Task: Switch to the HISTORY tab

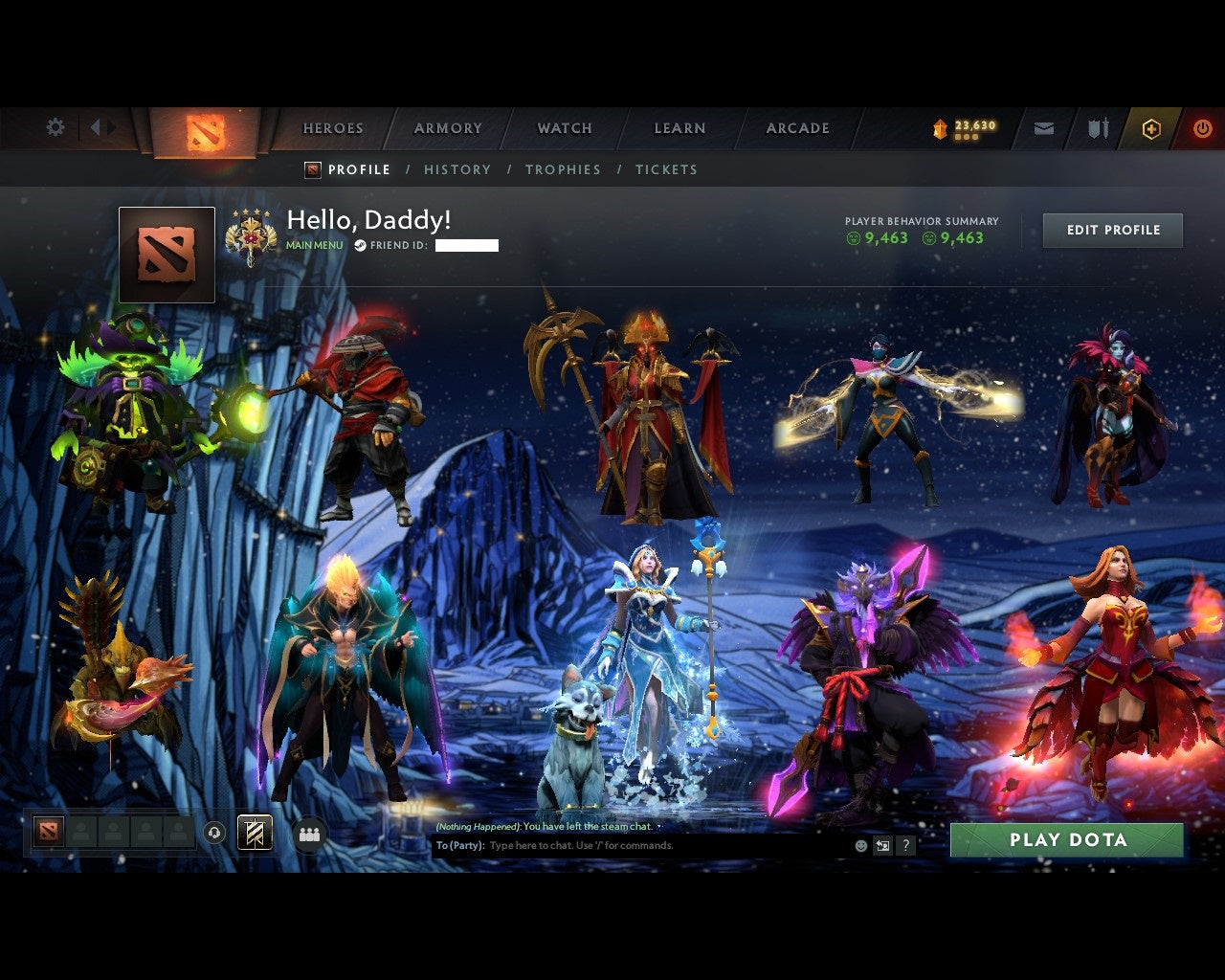Action: 457,169
